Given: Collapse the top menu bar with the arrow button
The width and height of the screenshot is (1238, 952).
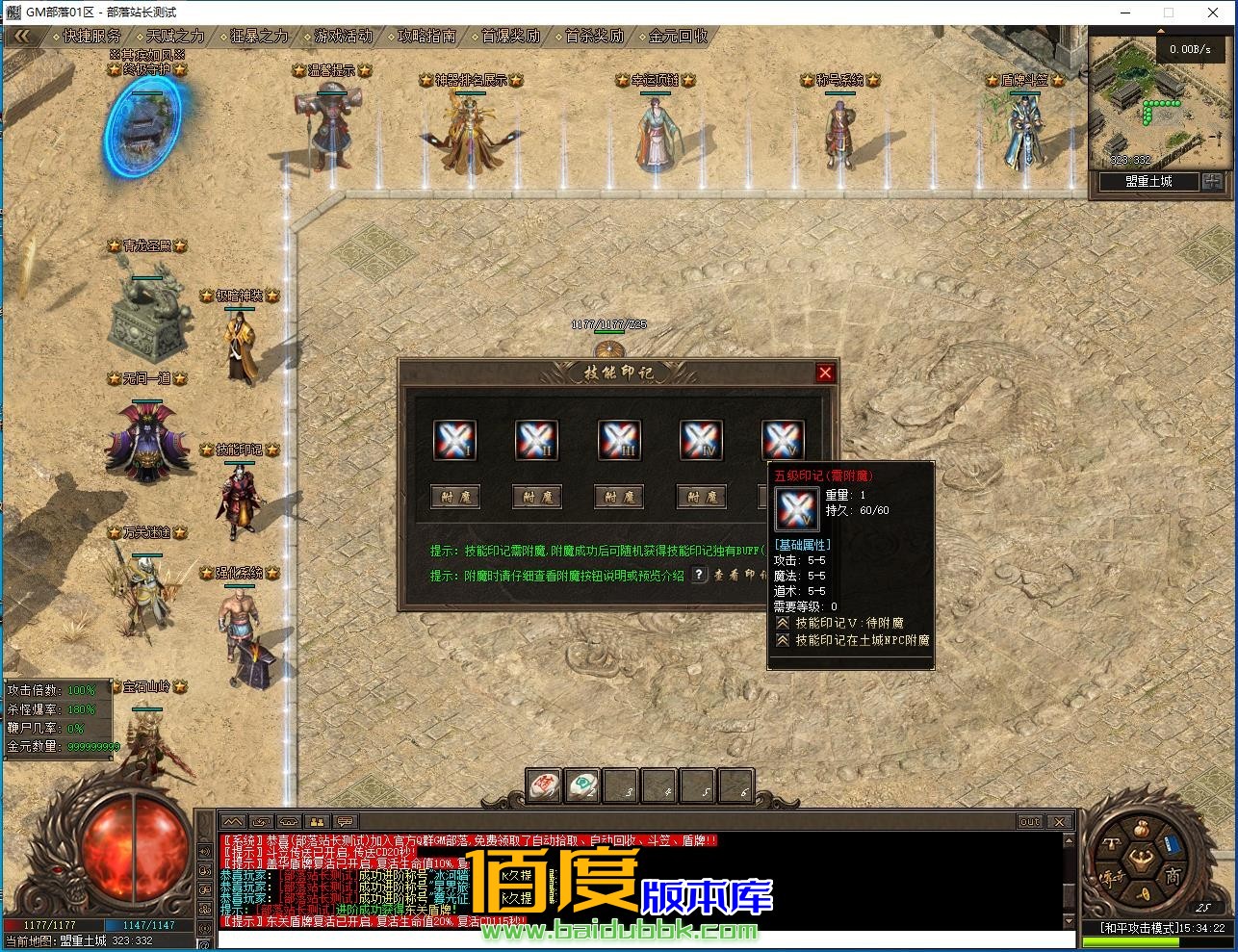Looking at the screenshot, I should tap(22, 37).
